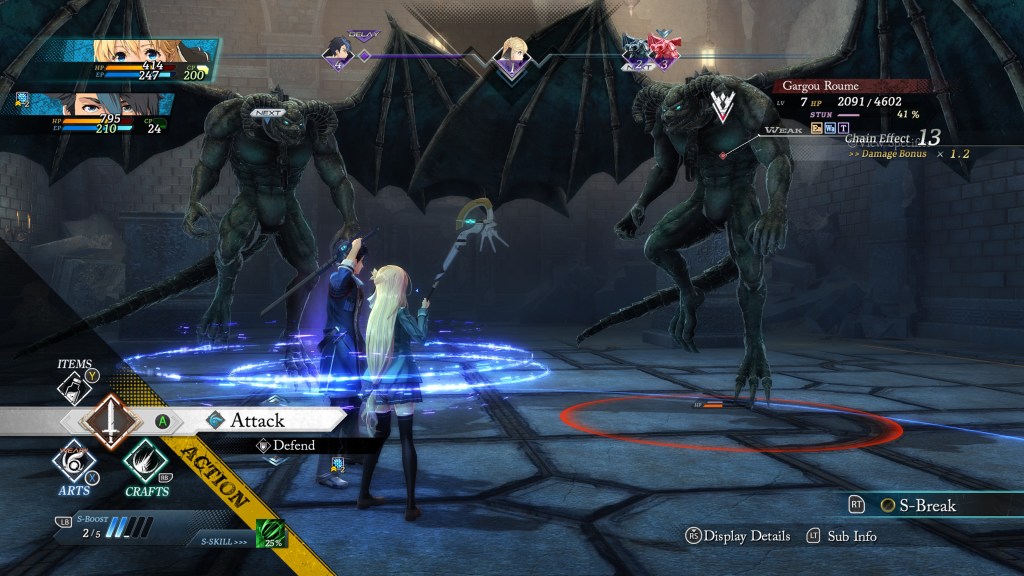Select the sword attack diamond icon
Image resolution: width=1024 pixels, height=576 pixels.
(110, 420)
